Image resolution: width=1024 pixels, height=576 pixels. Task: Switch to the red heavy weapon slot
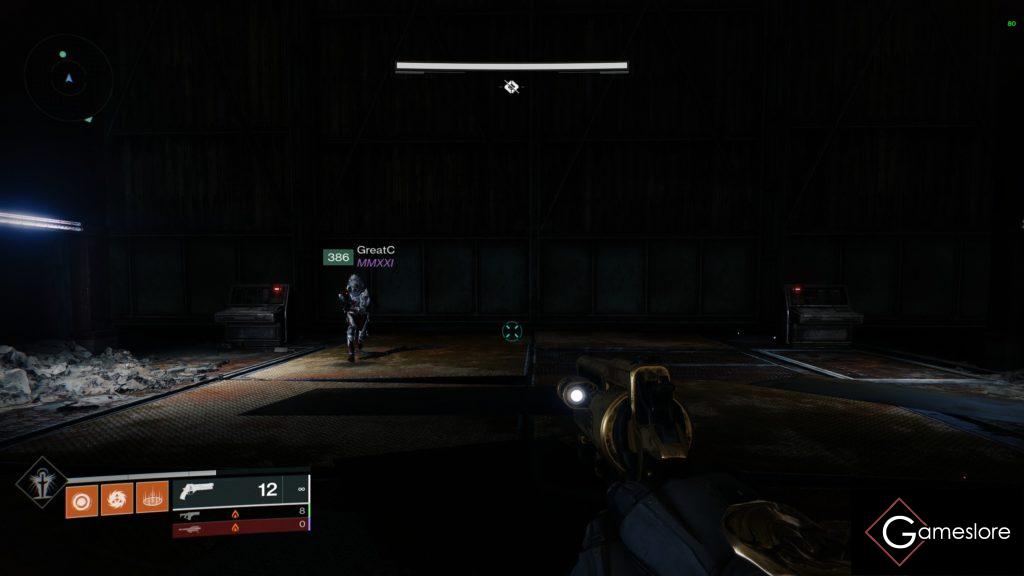click(240, 527)
